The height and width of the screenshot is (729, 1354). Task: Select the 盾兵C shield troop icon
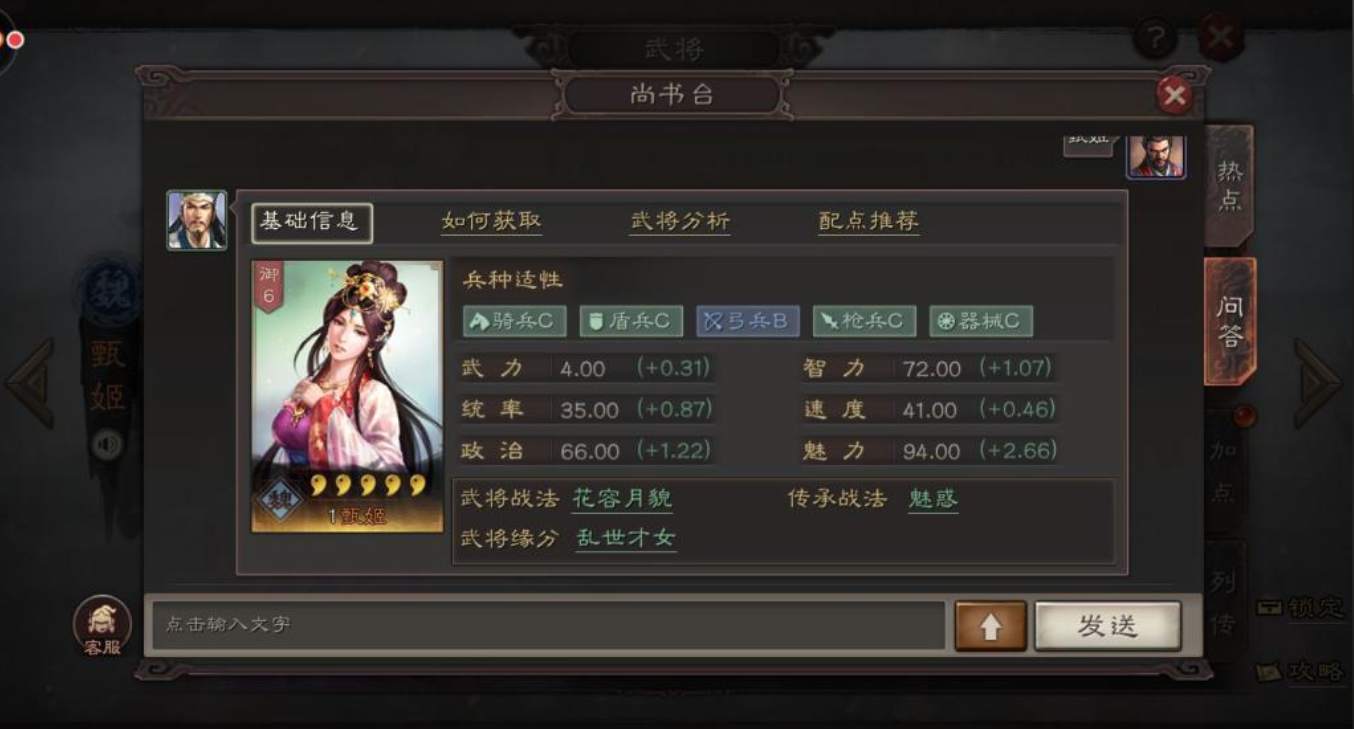coord(631,321)
